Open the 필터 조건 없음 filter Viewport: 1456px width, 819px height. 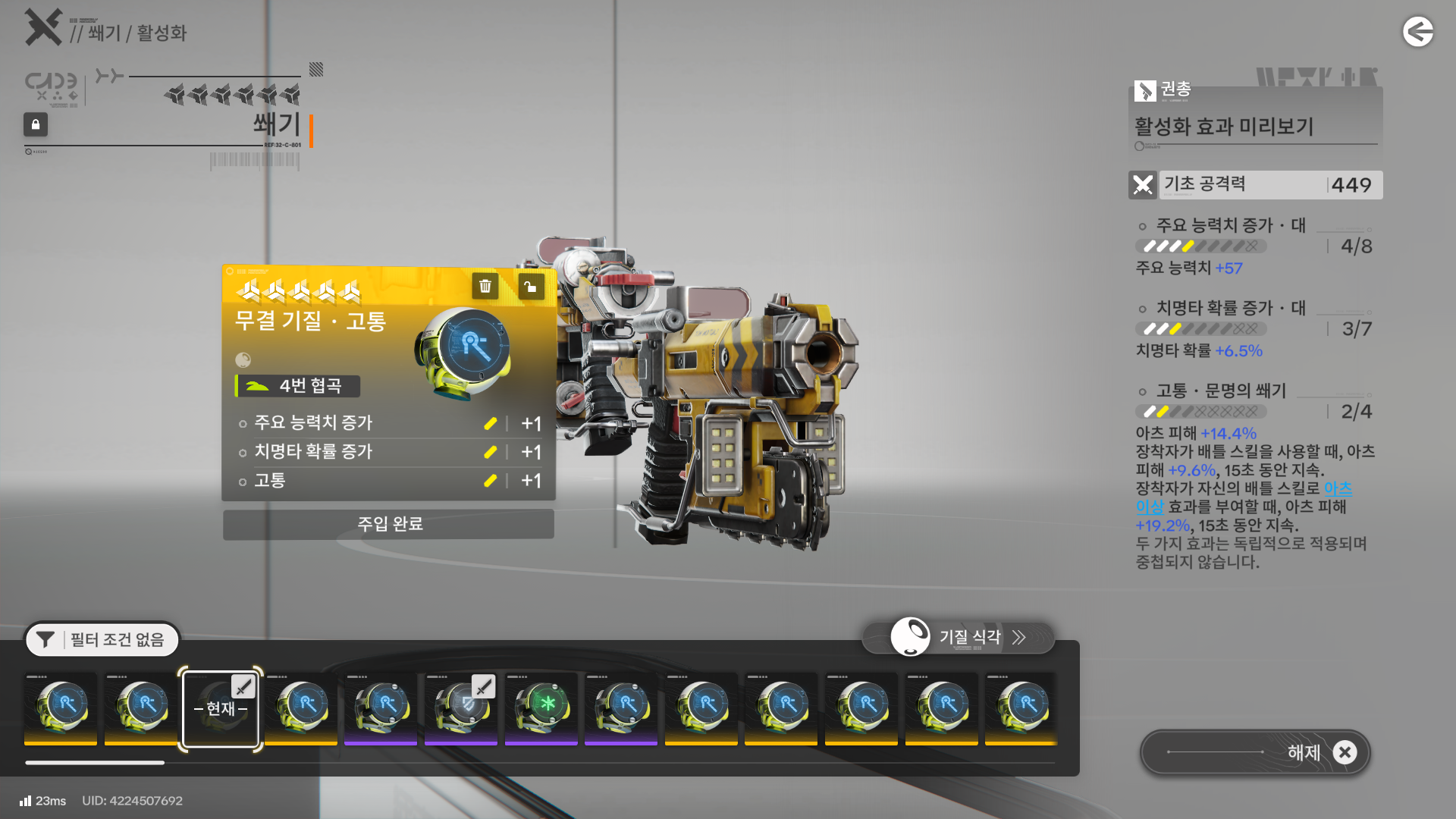102,640
